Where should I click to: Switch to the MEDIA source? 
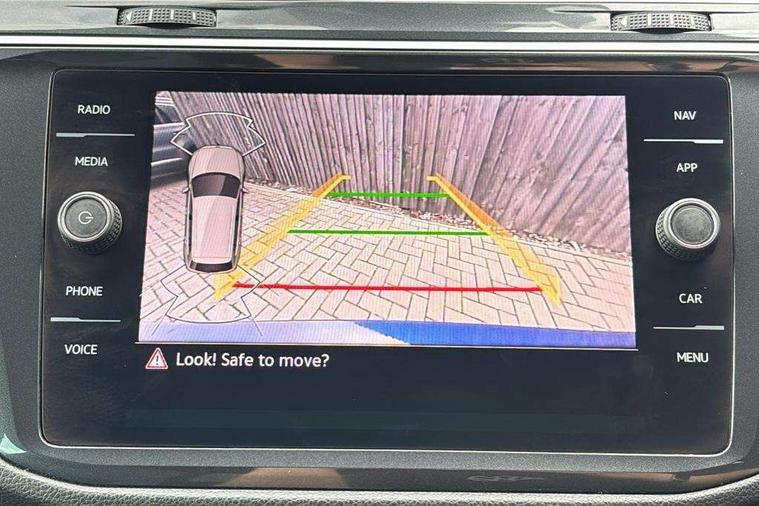(91, 161)
